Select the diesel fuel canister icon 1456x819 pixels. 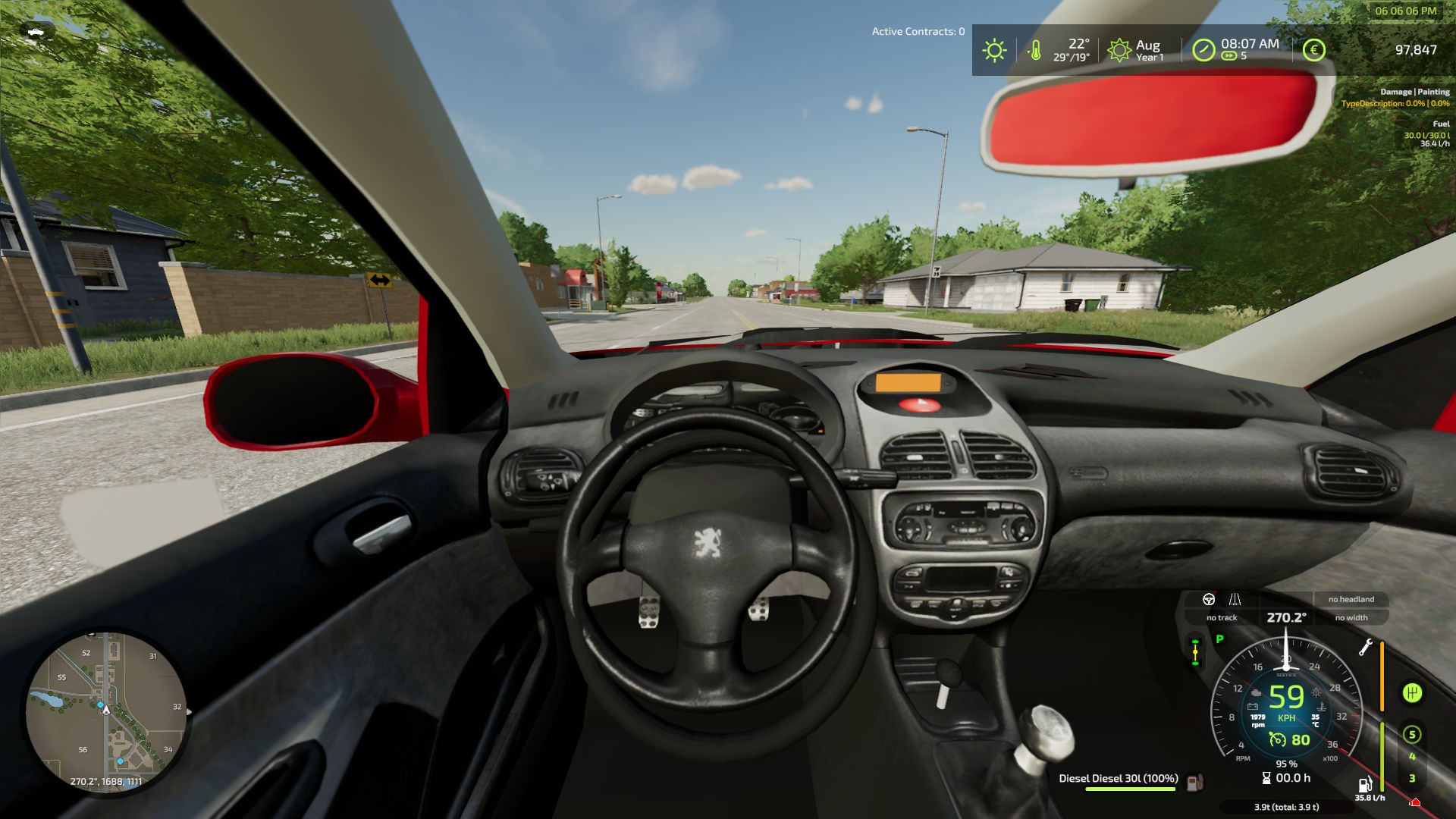(x=1195, y=780)
